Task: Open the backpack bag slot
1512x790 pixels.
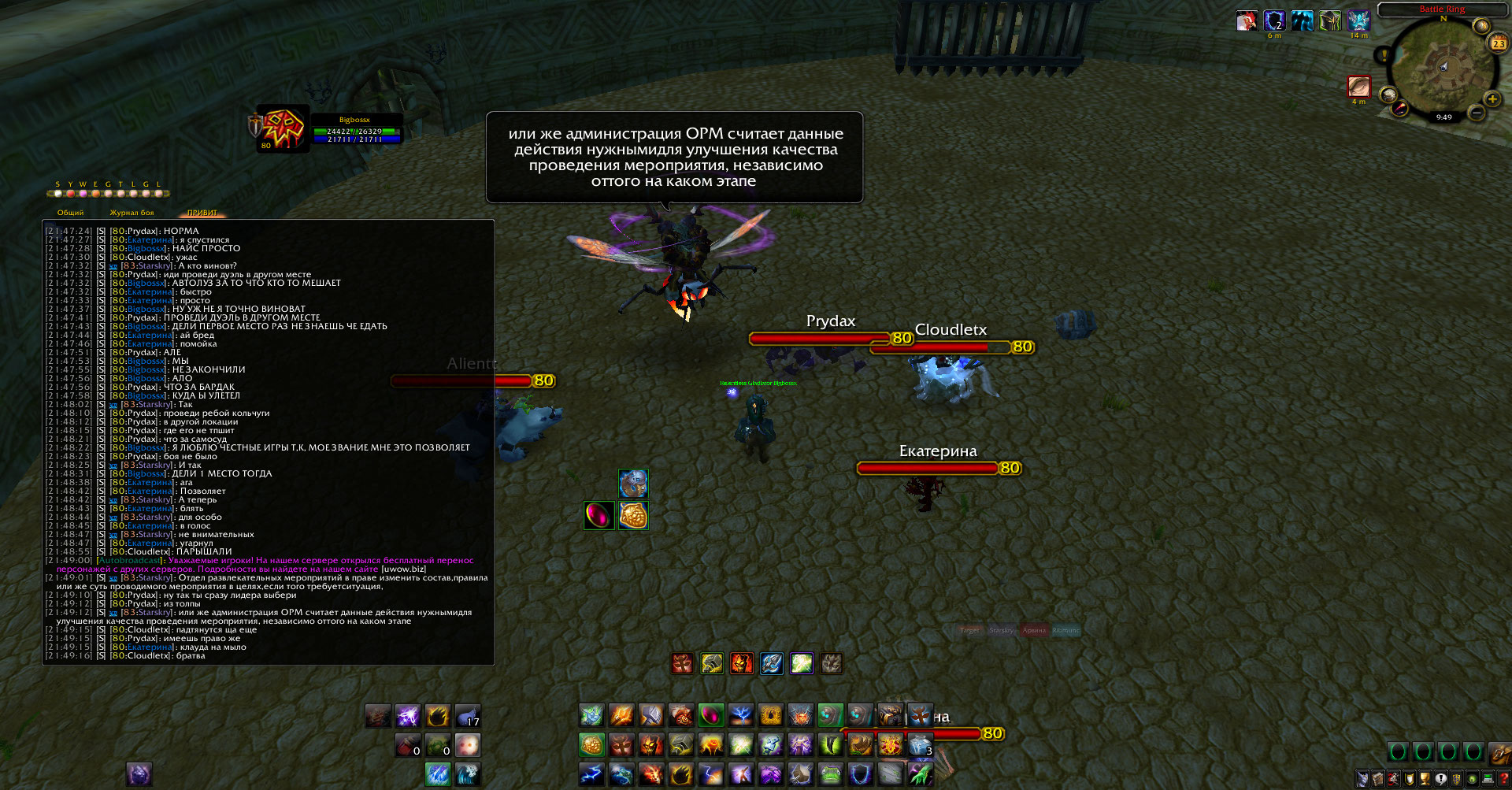Action: (x=1500, y=752)
